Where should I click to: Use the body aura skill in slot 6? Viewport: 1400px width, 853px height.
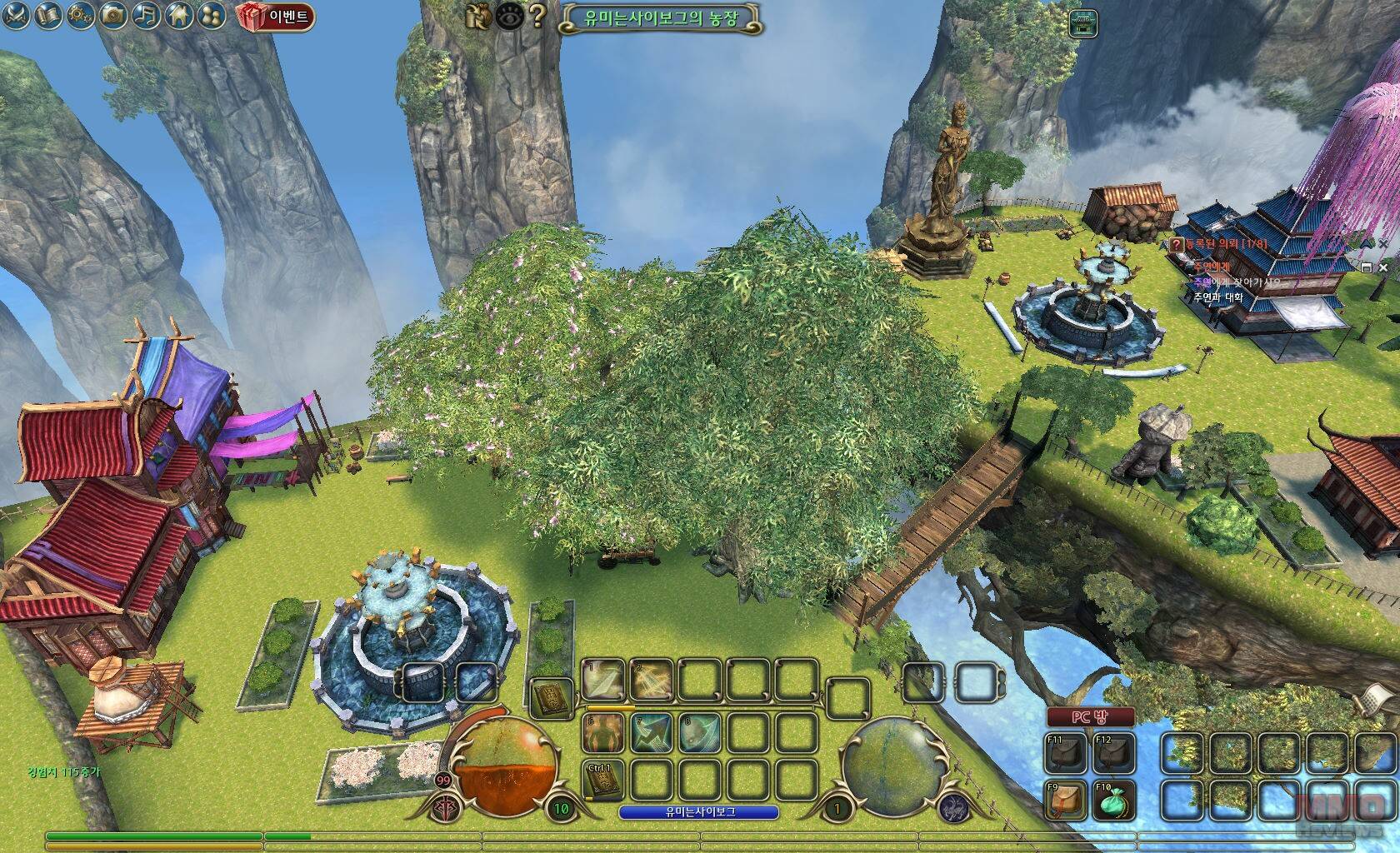click(603, 733)
